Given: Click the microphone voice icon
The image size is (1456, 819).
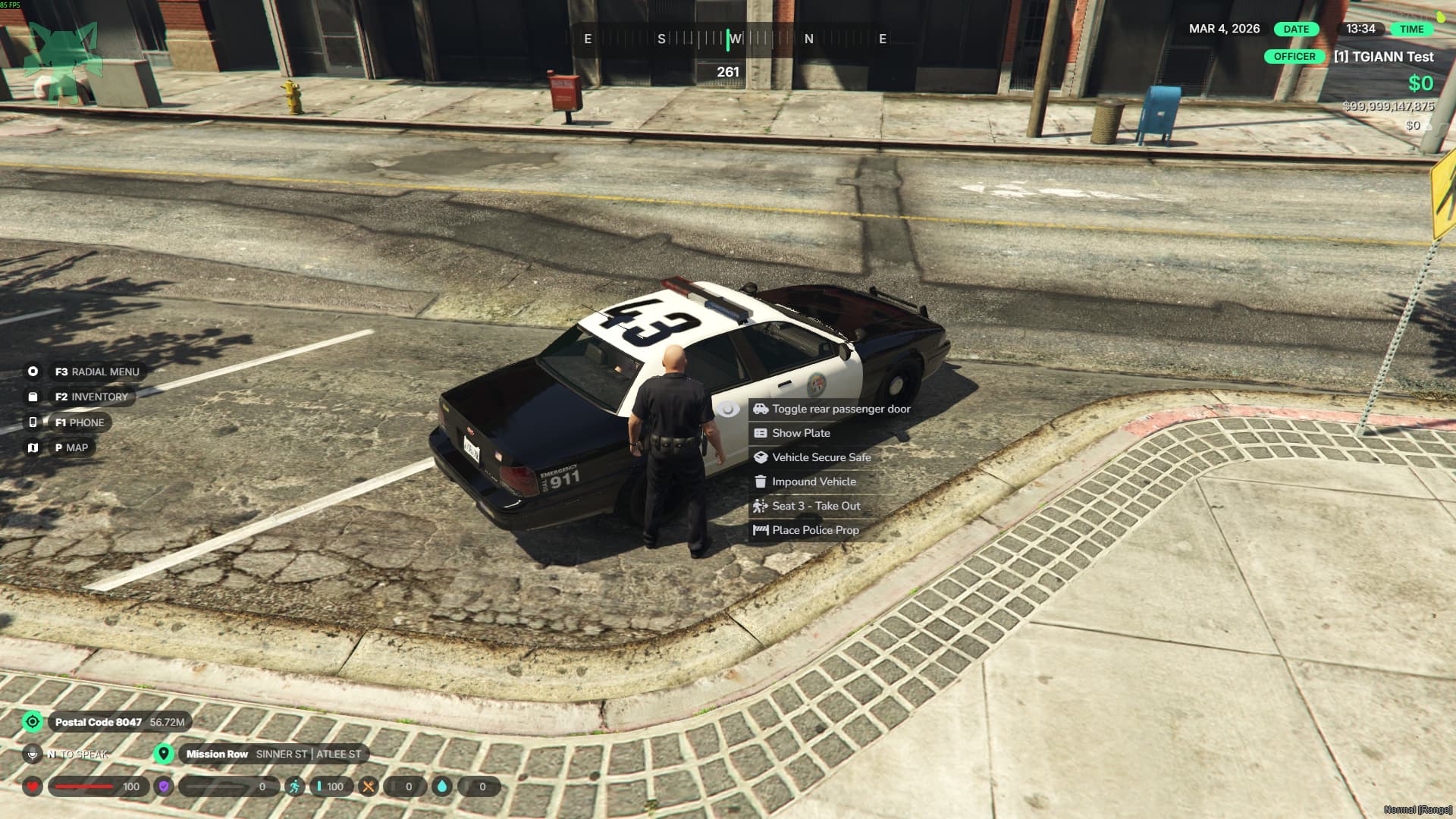Looking at the screenshot, I should 32,754.
